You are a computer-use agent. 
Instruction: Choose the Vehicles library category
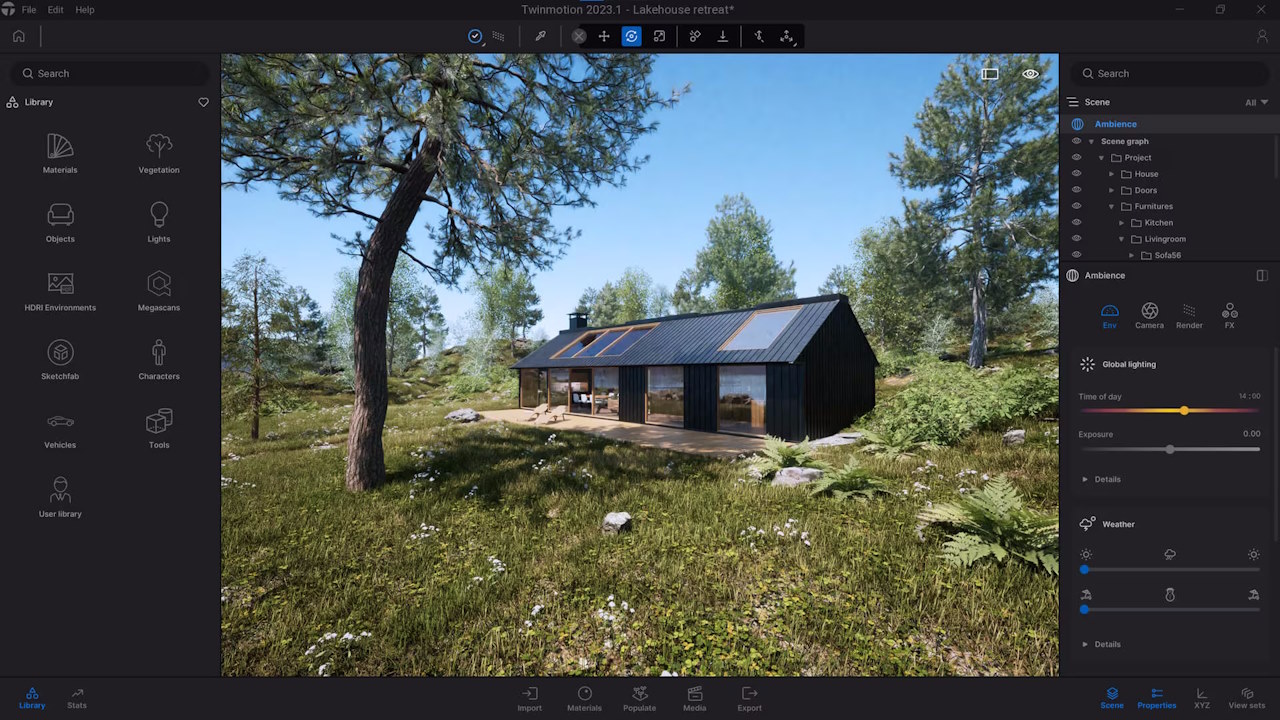[60, 429]
